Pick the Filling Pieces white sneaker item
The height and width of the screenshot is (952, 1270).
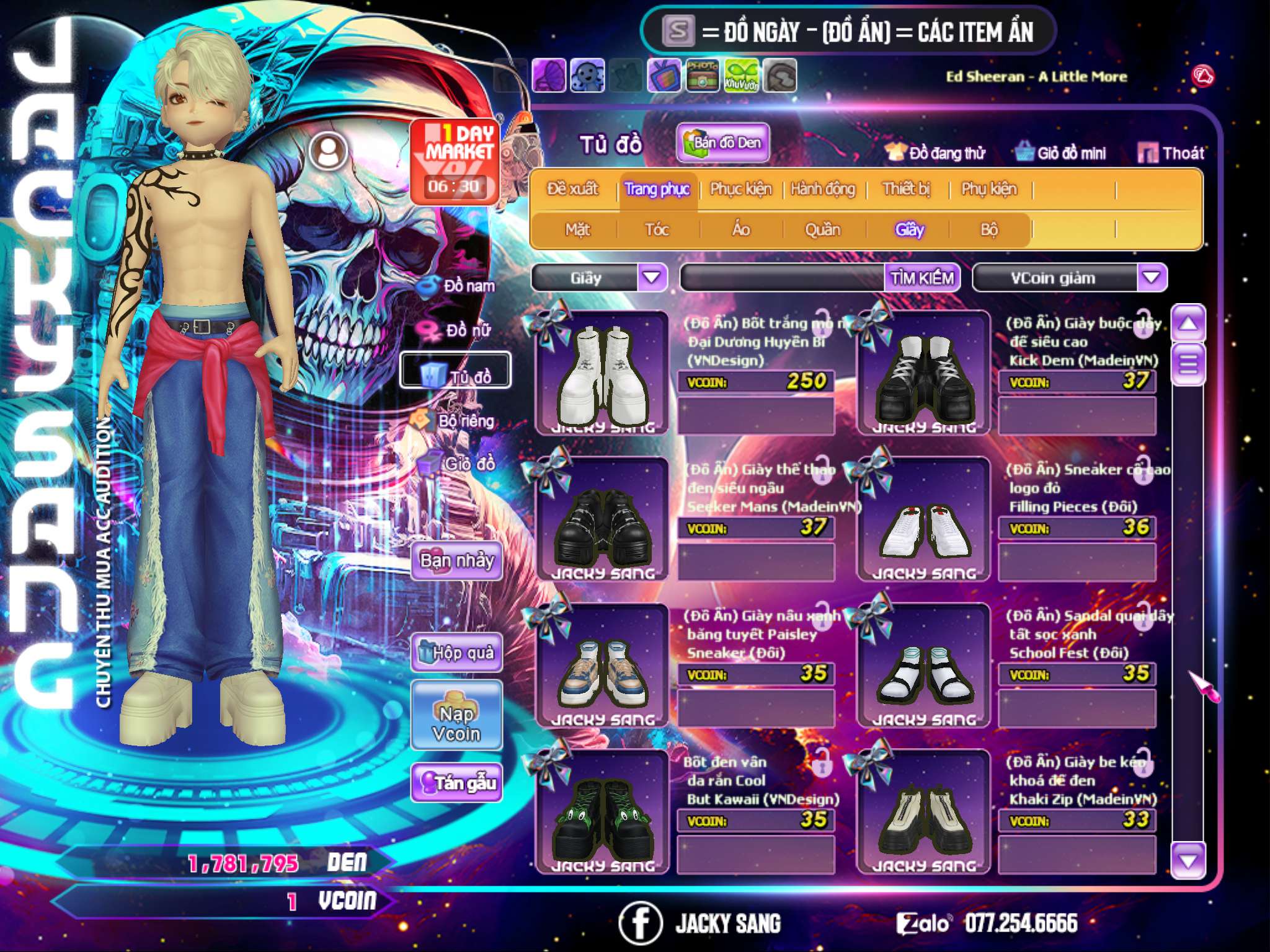[x=923, y=519]
